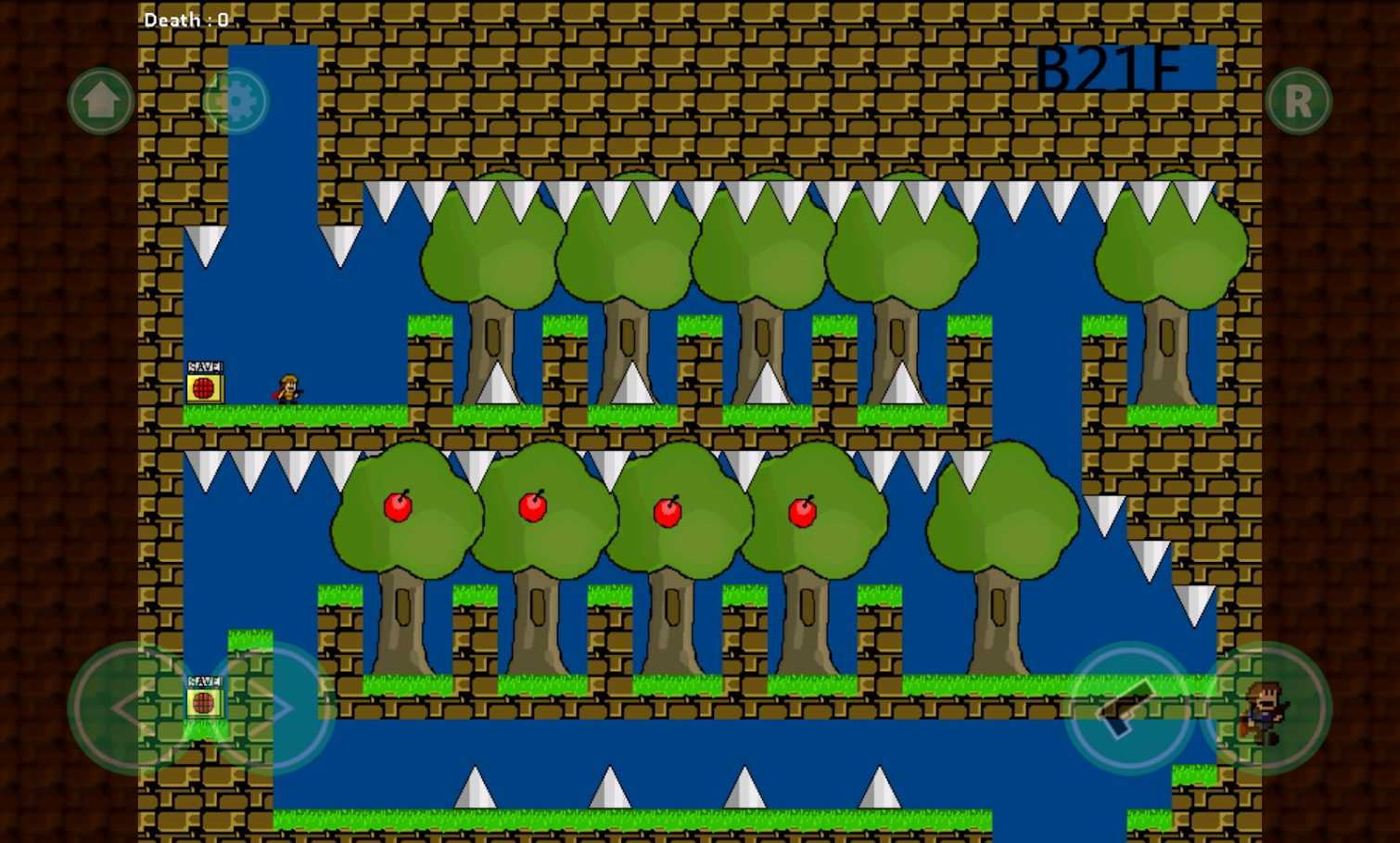Fire using the pistol button
The image size is (1400, 843).
tap(1129, 708)
